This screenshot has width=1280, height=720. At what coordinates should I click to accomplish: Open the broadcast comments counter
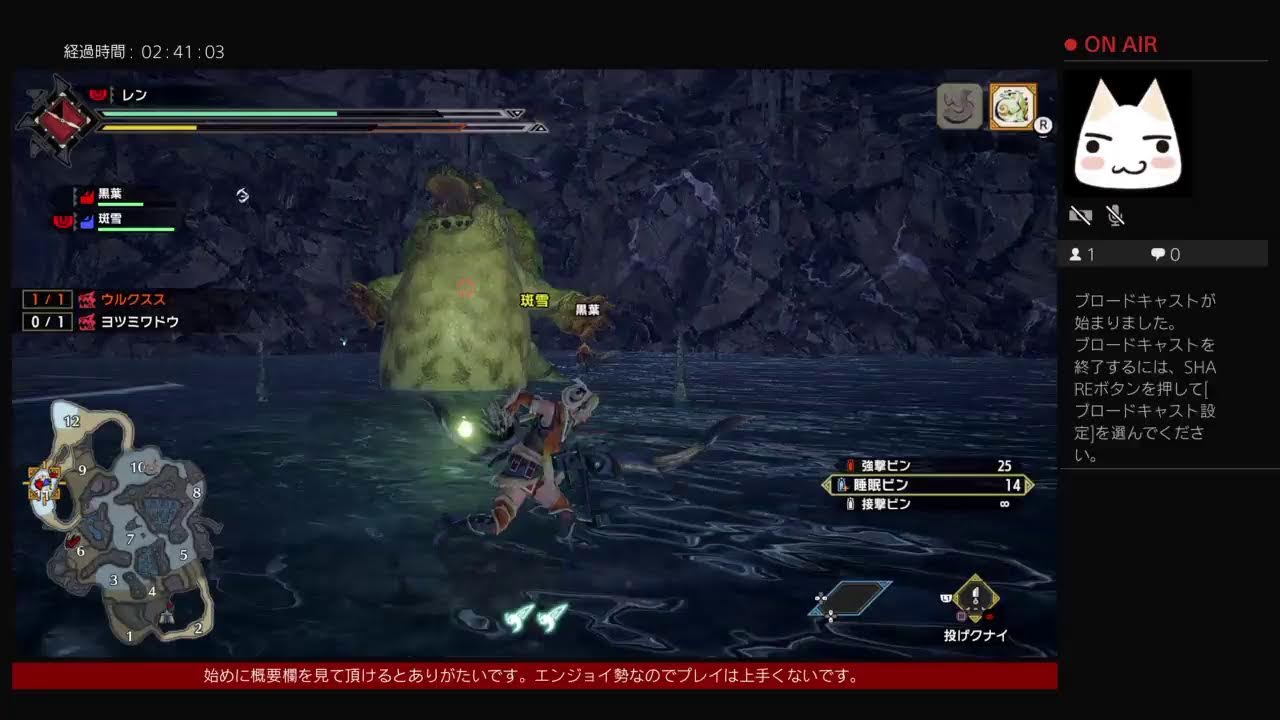1165,255
